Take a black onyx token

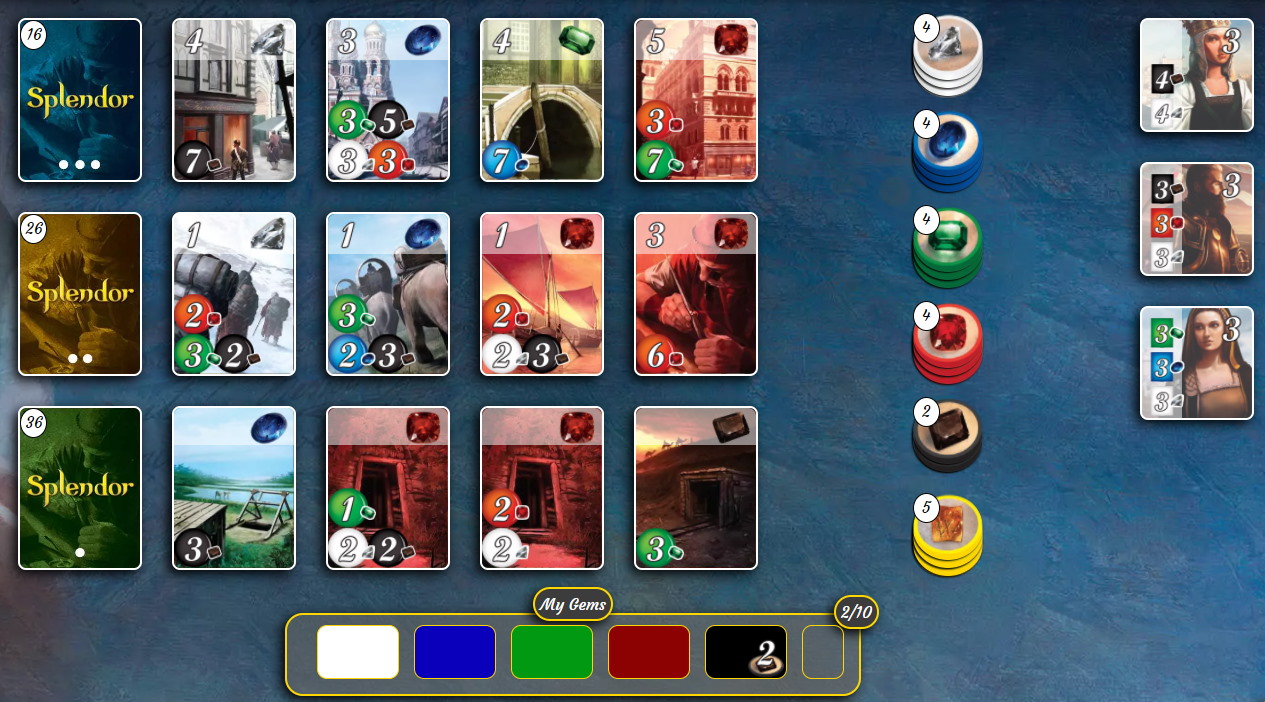pos(948,435)
